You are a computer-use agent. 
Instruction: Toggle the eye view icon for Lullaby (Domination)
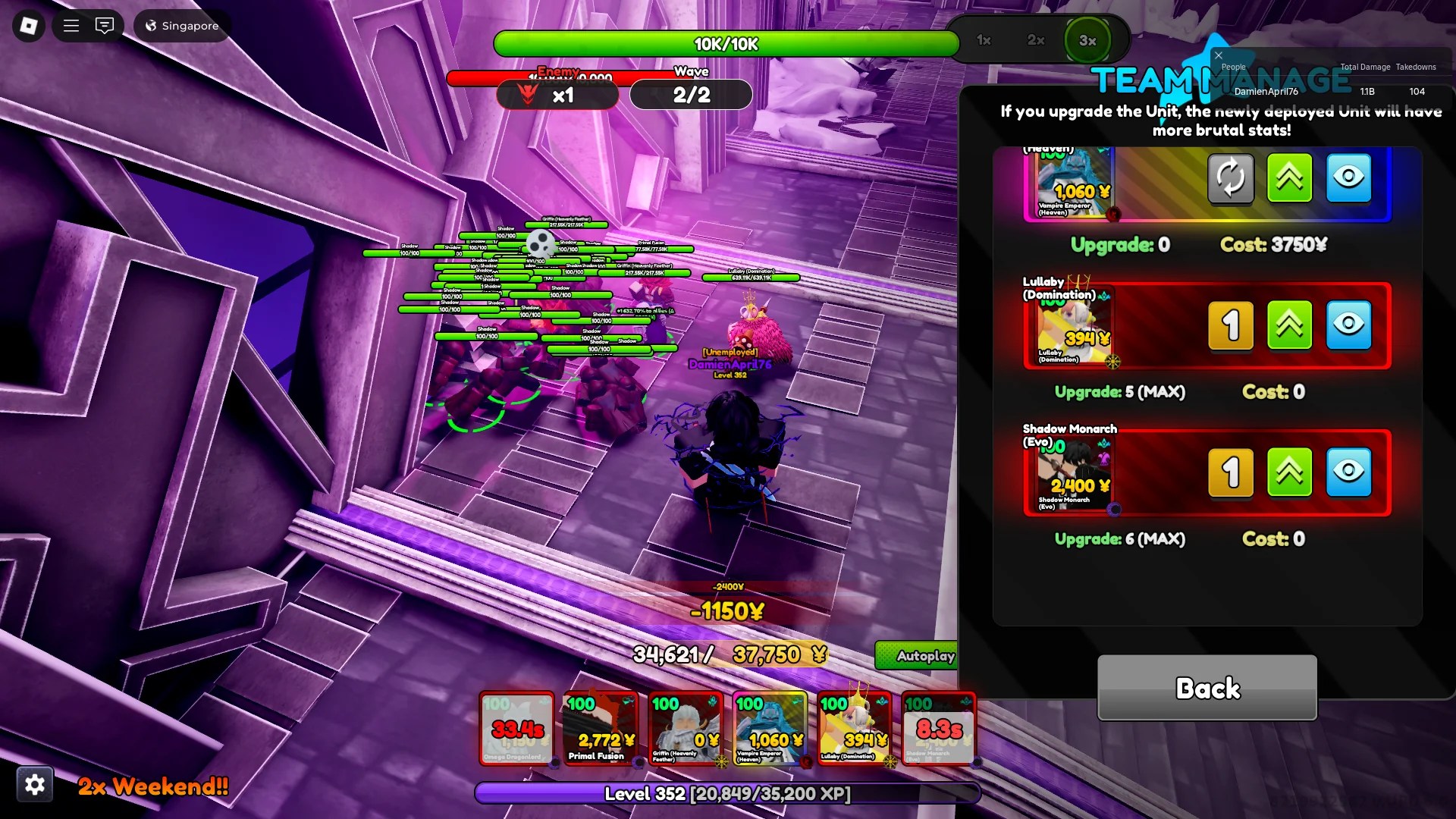(x=1349, y=326)
